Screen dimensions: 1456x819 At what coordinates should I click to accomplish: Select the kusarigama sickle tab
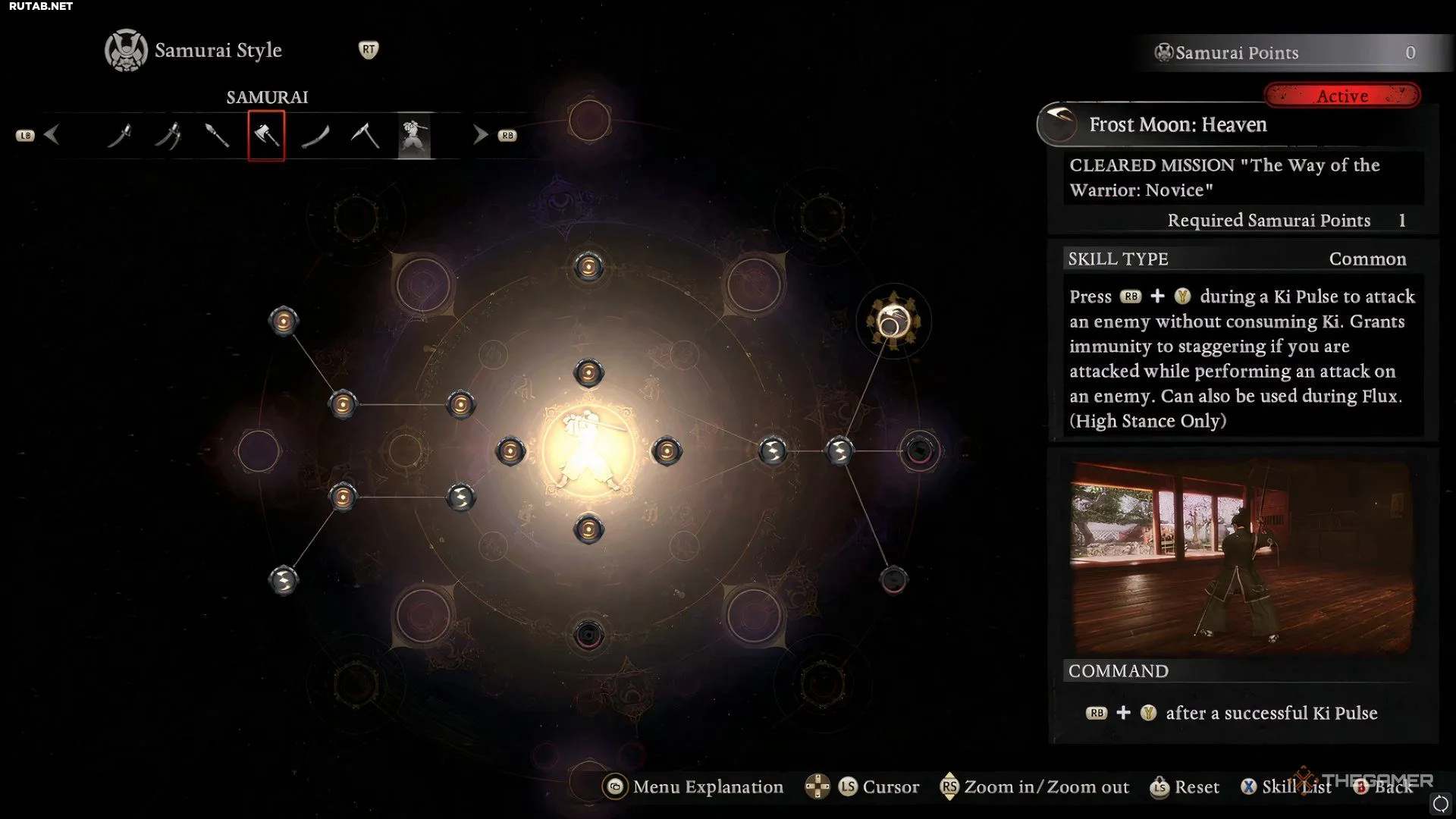[365, 136]
